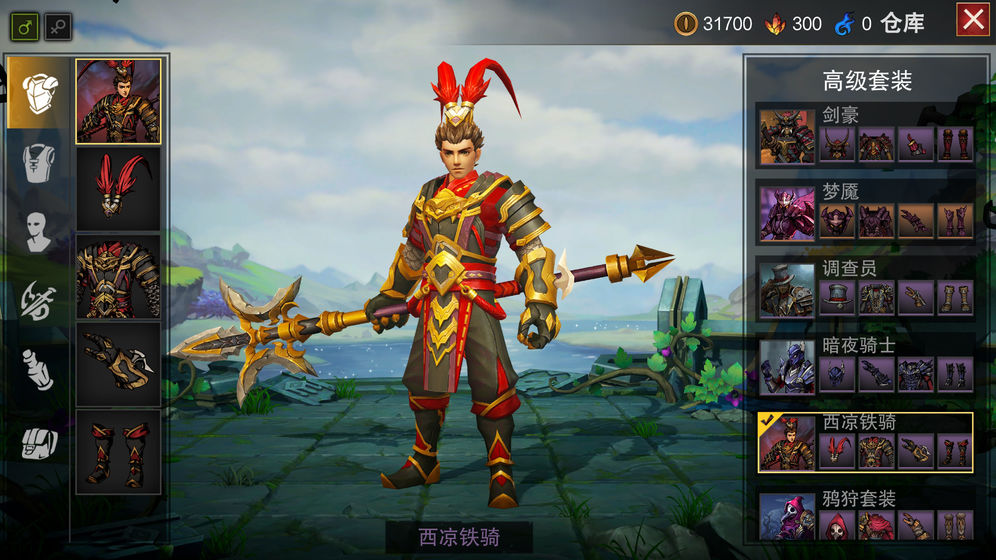Choose the 剑豪 armor set

865,135
